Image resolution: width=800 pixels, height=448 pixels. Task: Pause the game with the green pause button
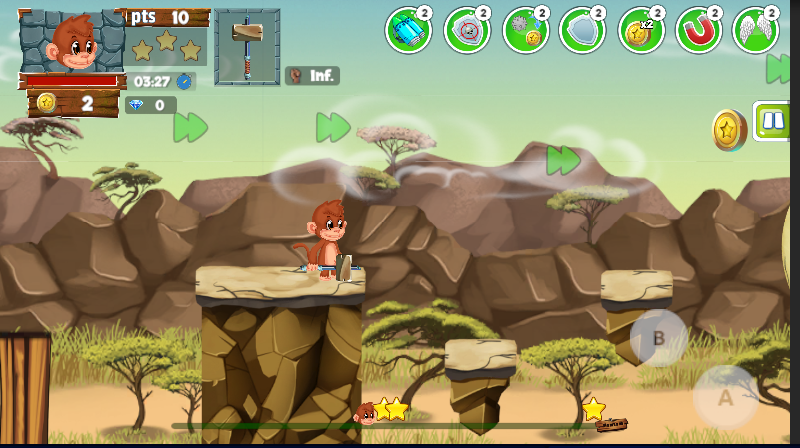coord(773,122)
